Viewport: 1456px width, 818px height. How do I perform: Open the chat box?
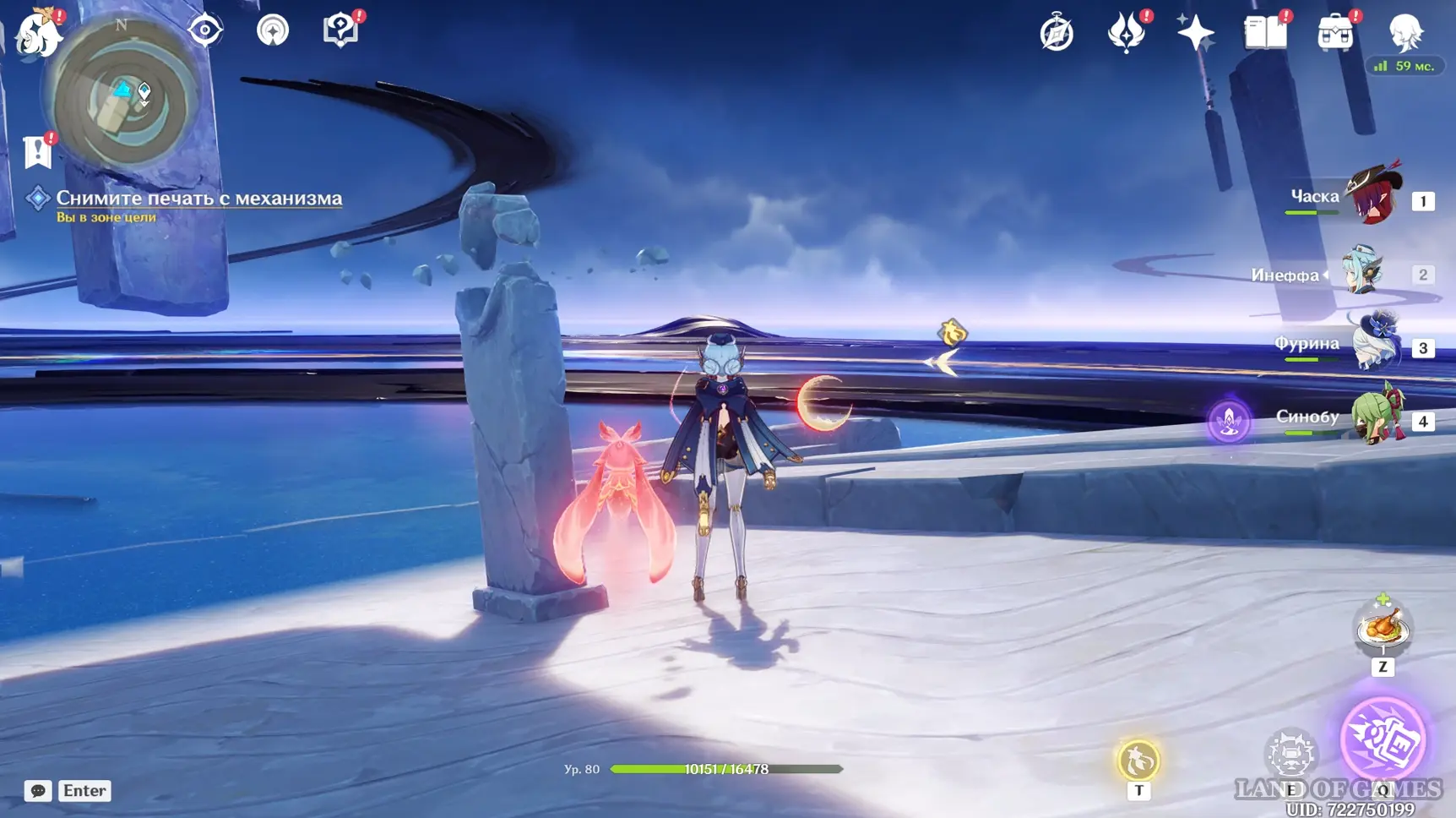click(38, 791)
